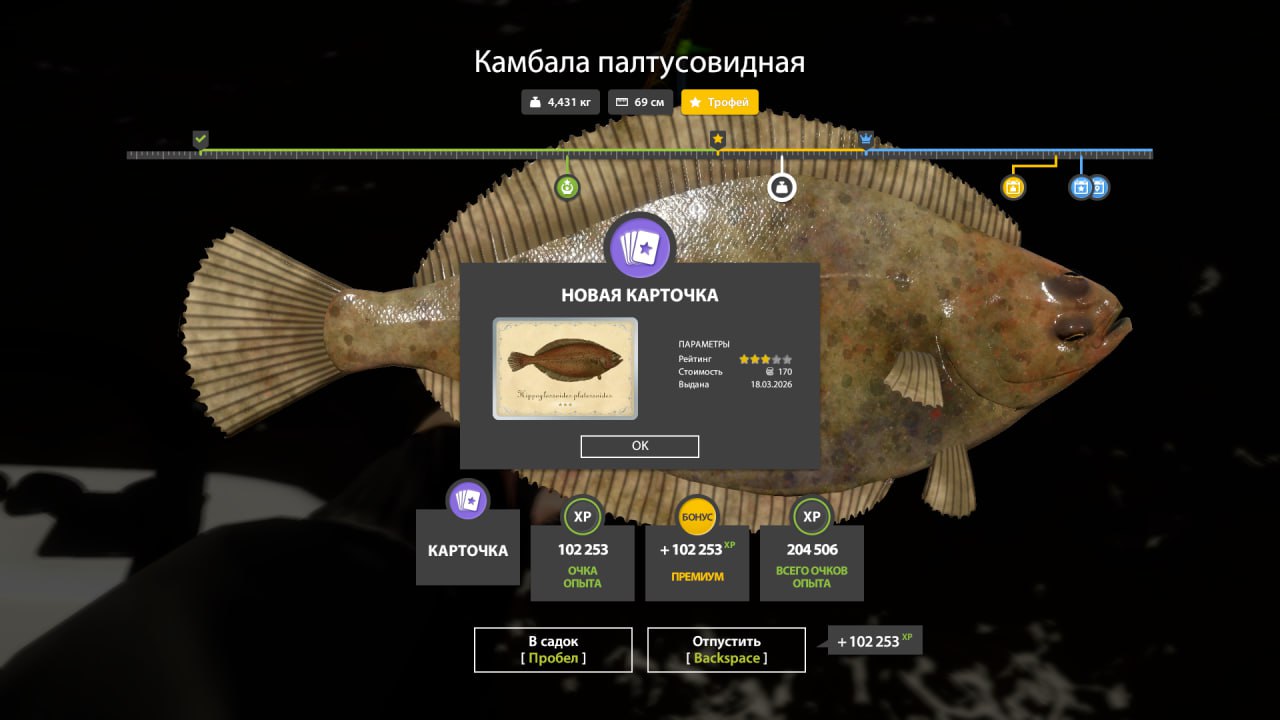
Task: Click the Hippoglossoides card thumbnail
Action: point(564,369)
